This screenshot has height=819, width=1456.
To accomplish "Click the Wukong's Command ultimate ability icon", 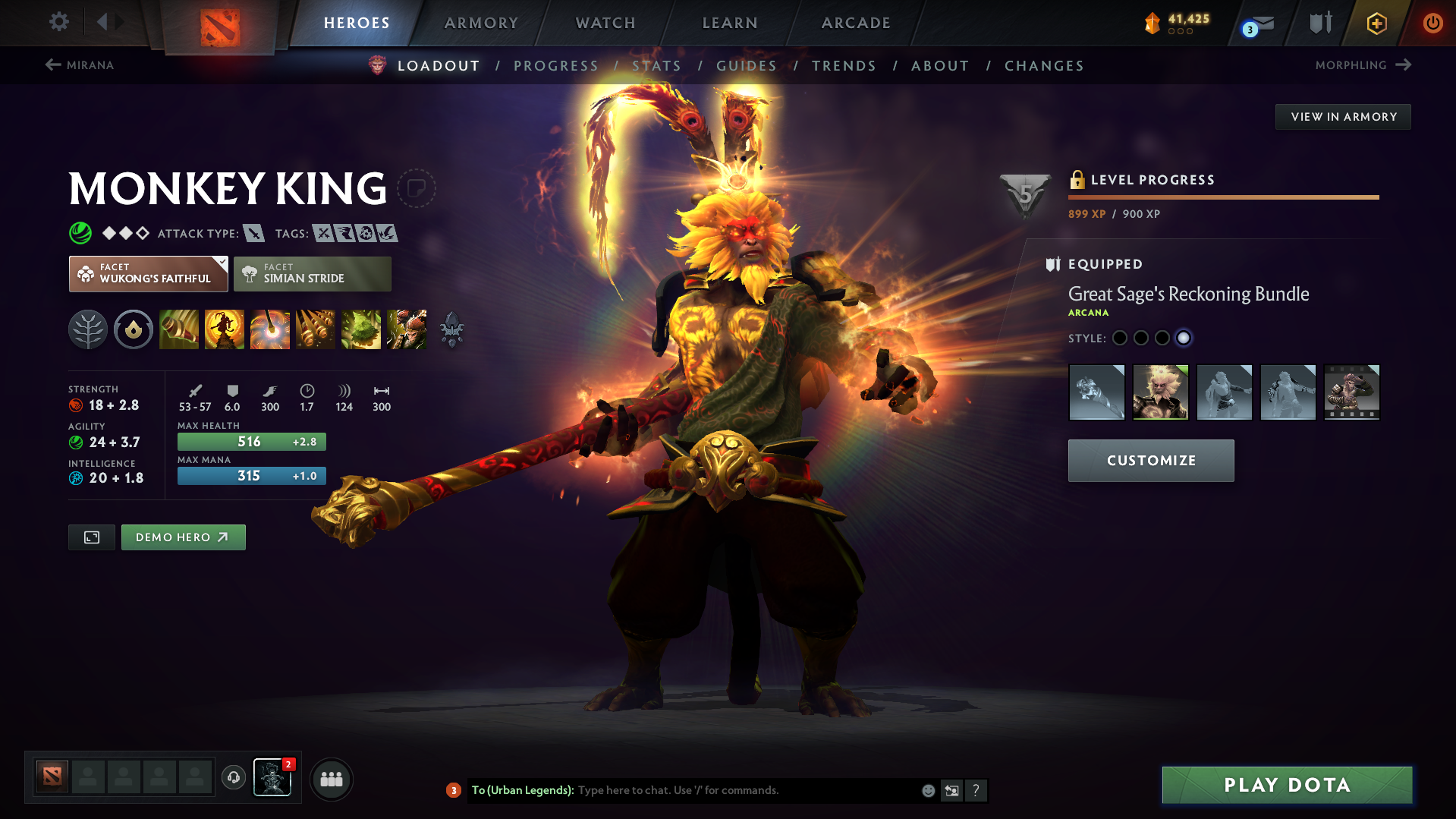I will 406,329.
